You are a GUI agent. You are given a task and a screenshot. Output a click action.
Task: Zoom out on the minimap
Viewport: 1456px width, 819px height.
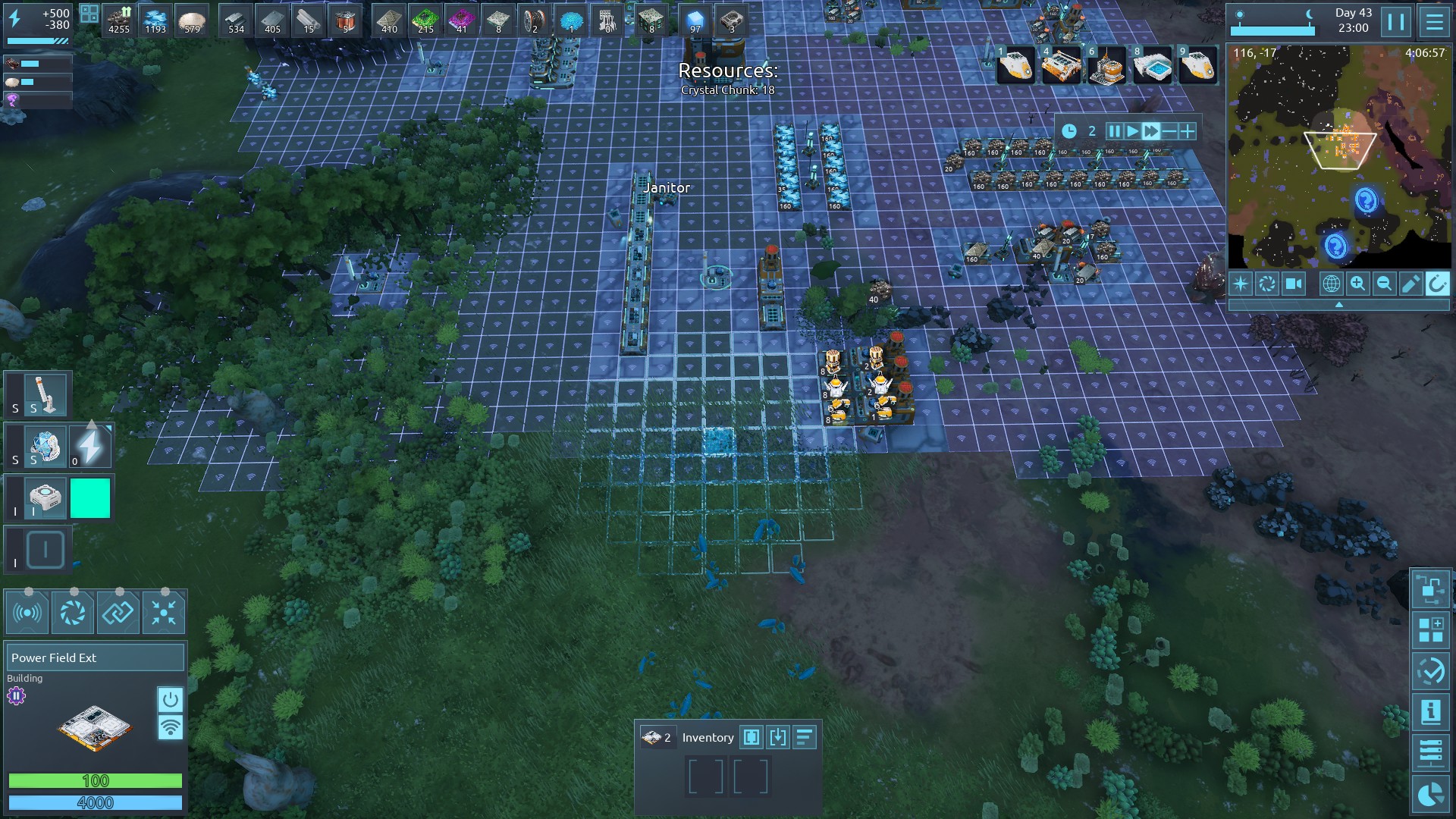point(1384,284)
